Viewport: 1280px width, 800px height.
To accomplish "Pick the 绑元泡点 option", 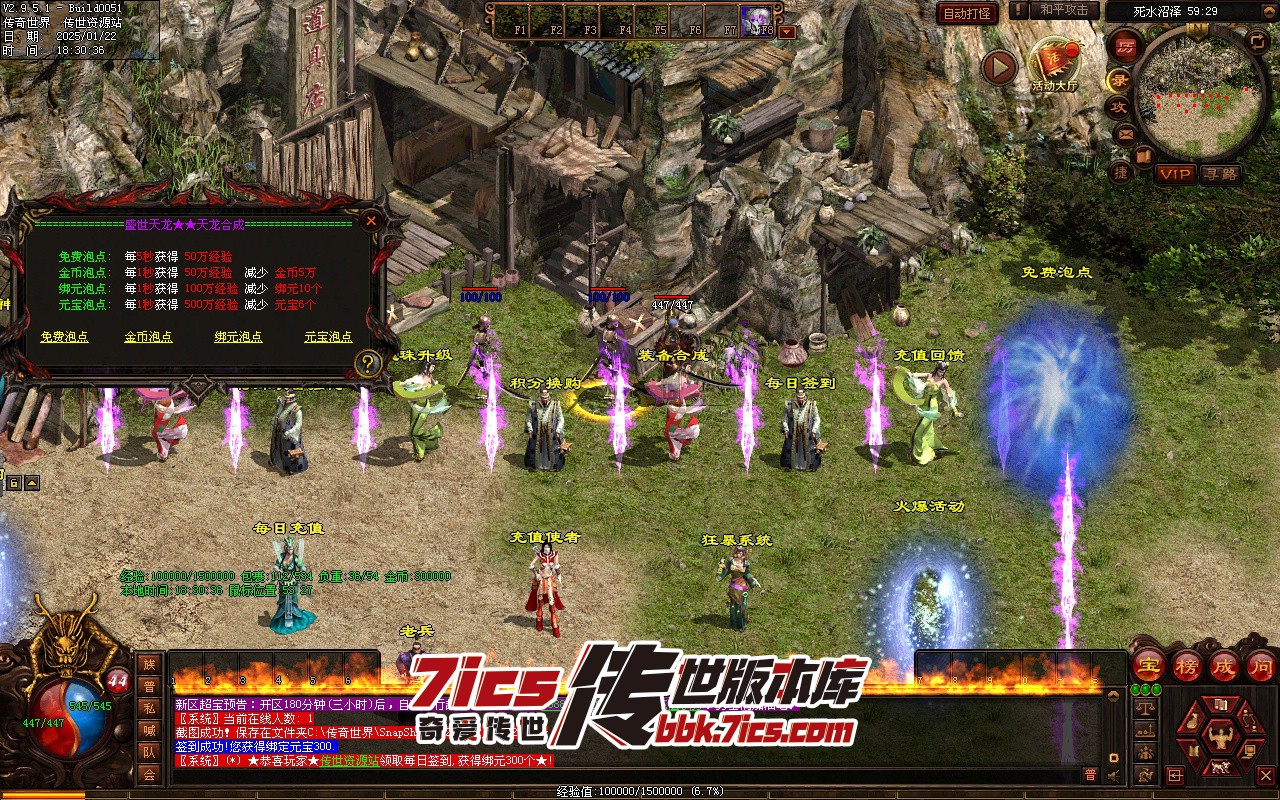I will click(x=238, y=338).
